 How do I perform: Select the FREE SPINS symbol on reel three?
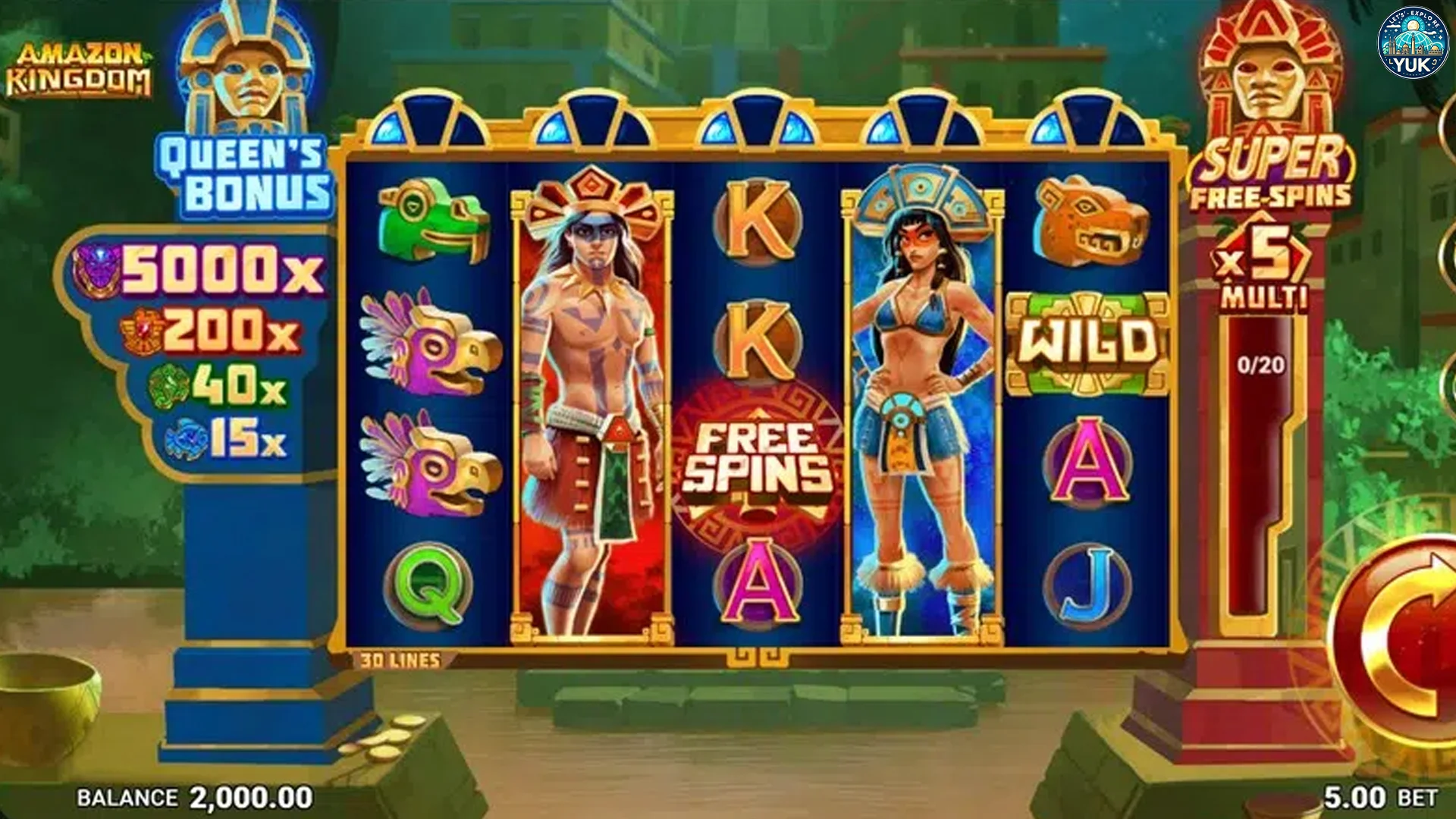click(754, 455)
